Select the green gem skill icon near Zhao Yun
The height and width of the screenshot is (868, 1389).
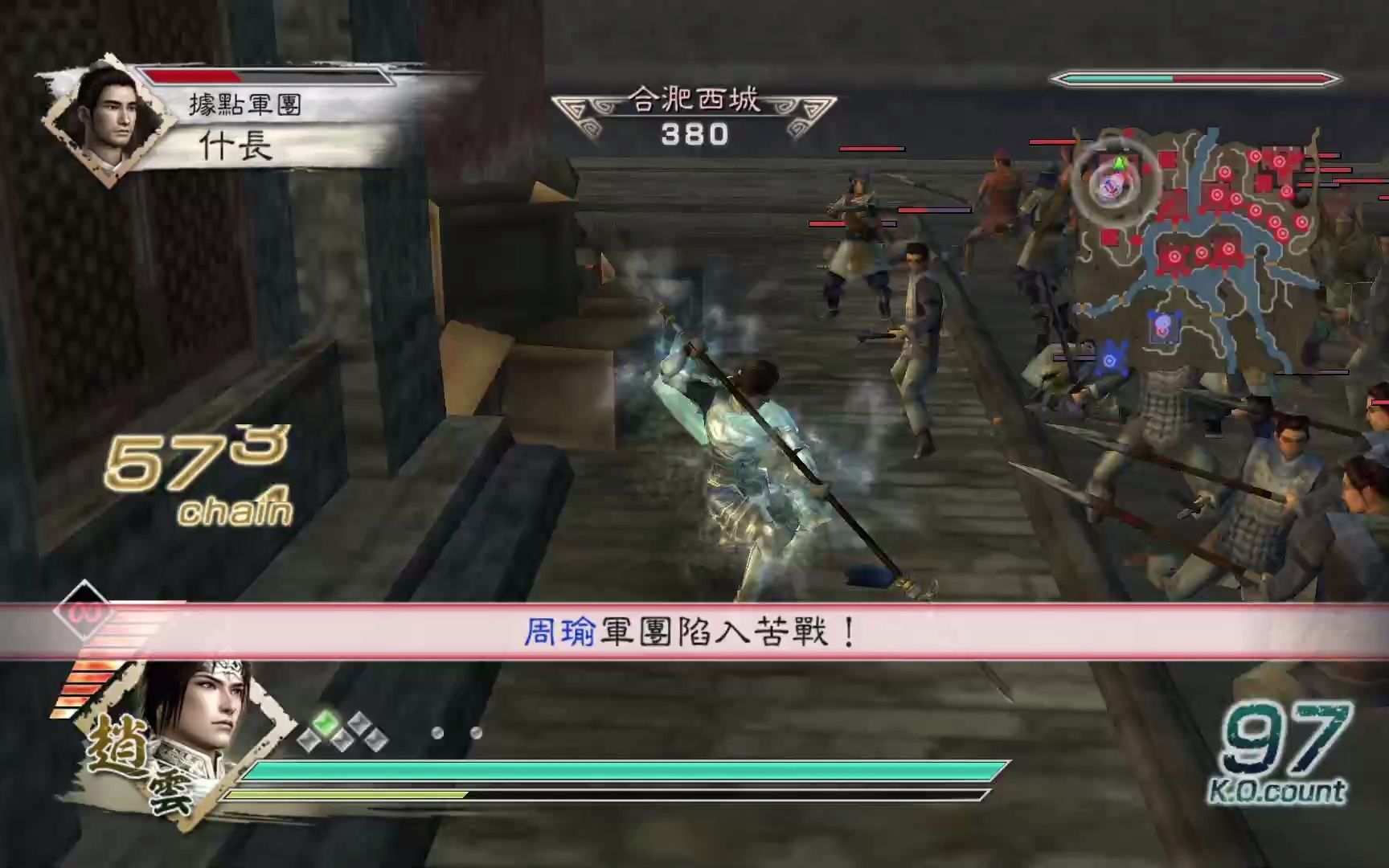pos(326,724)
